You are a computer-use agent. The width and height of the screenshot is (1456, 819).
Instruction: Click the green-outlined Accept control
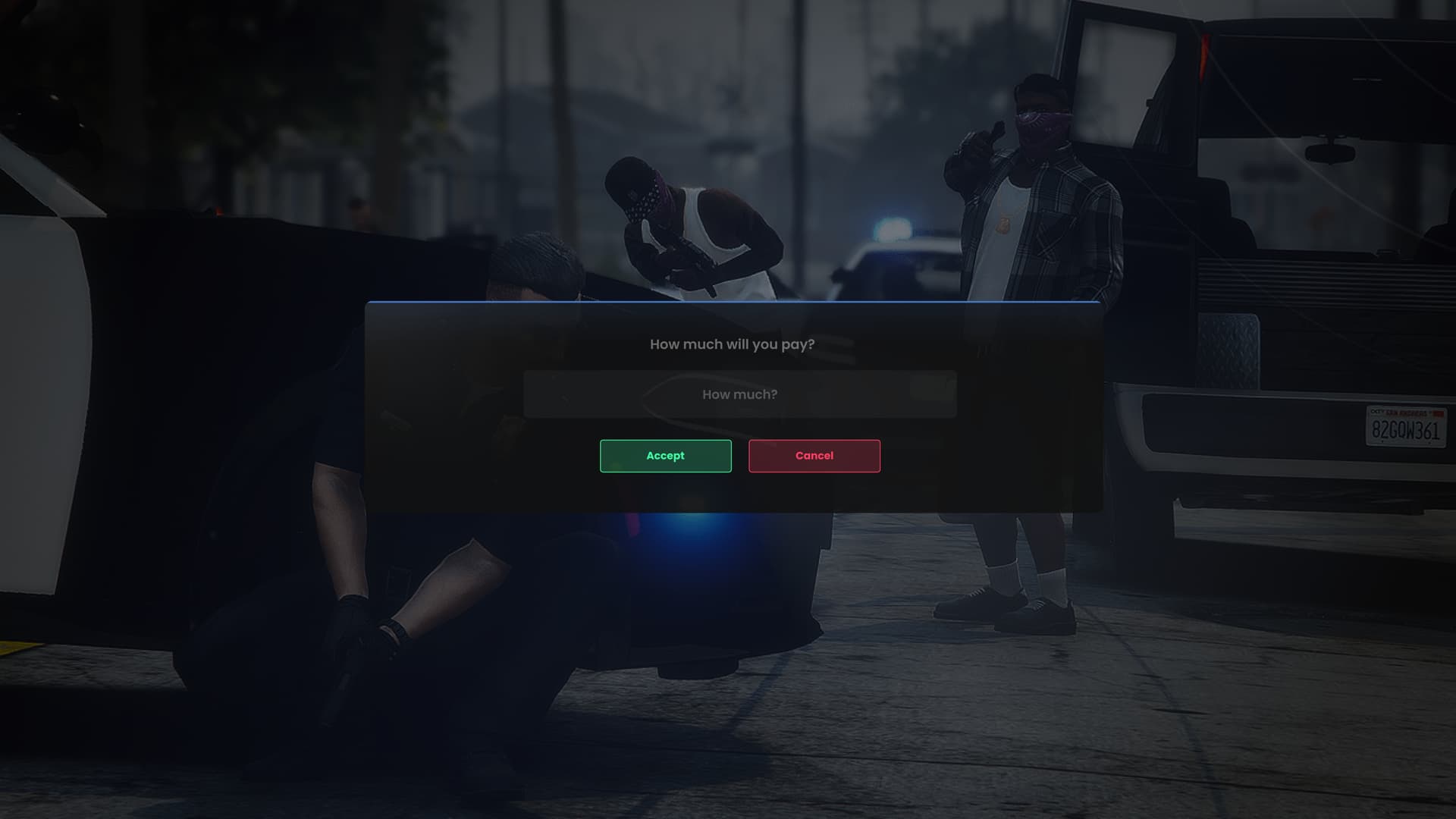coord(665,455)
